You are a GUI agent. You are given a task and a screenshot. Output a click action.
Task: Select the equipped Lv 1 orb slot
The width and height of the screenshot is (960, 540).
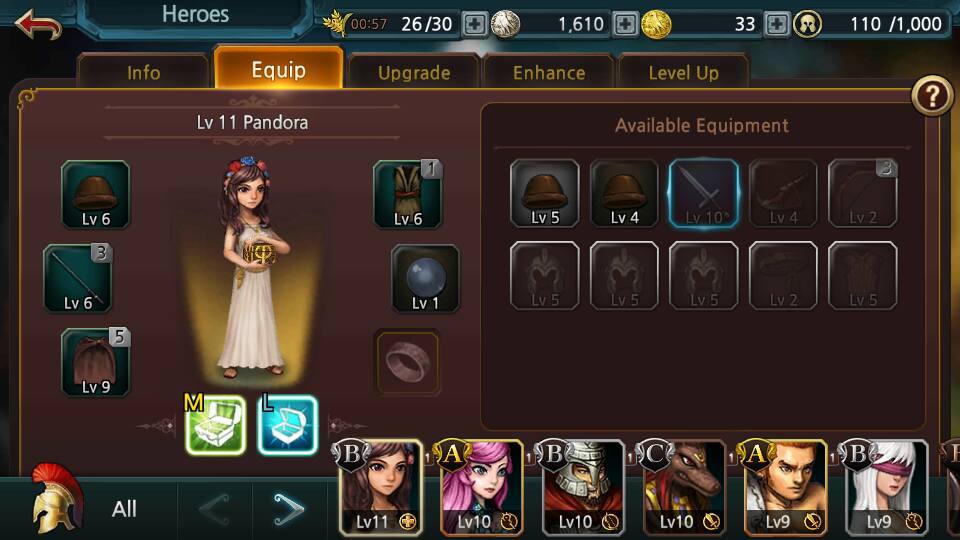425,279
